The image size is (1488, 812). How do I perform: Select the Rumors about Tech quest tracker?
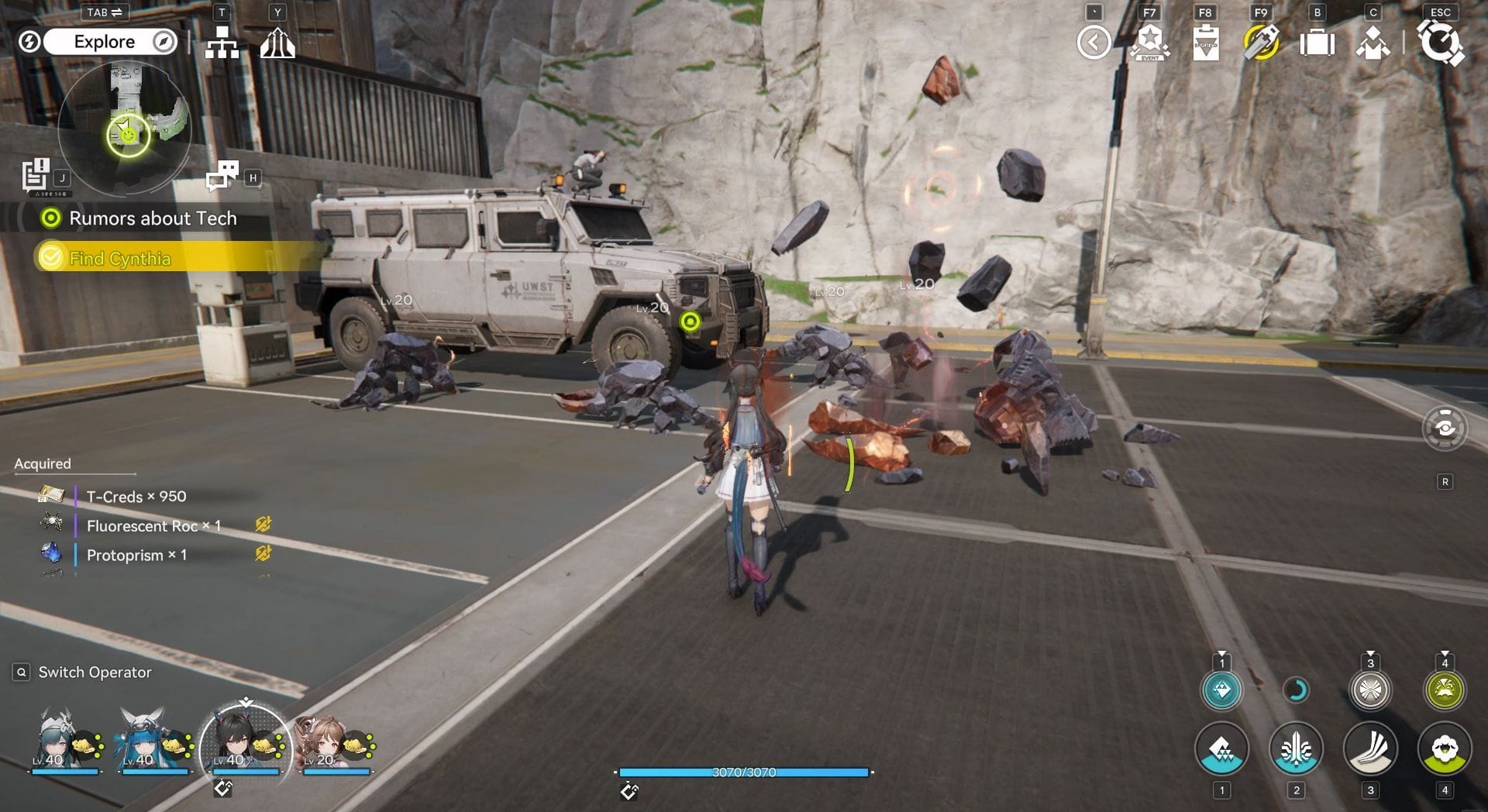pos(152,218)
